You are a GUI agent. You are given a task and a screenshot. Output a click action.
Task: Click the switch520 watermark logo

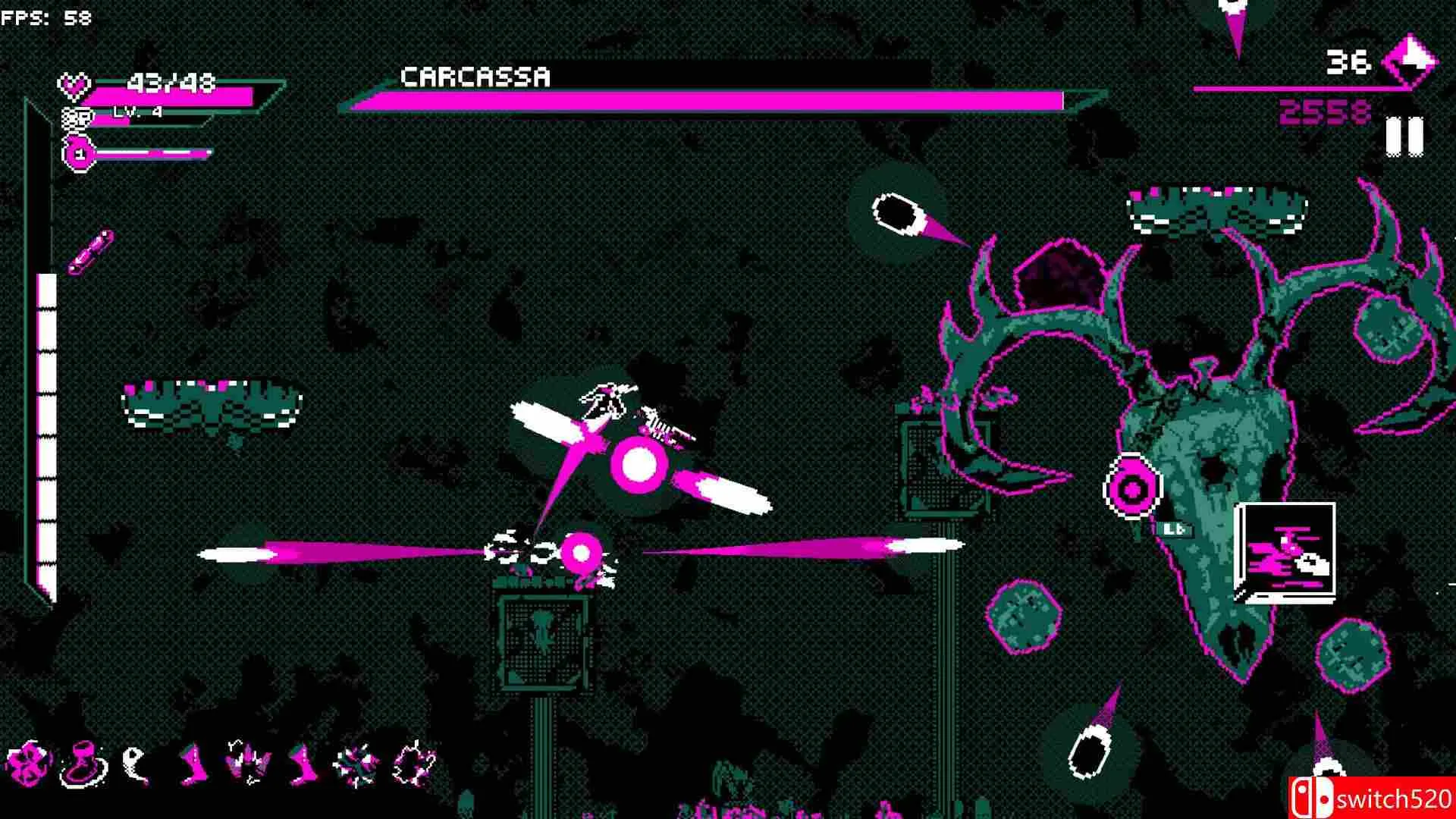pos(1371,798)
